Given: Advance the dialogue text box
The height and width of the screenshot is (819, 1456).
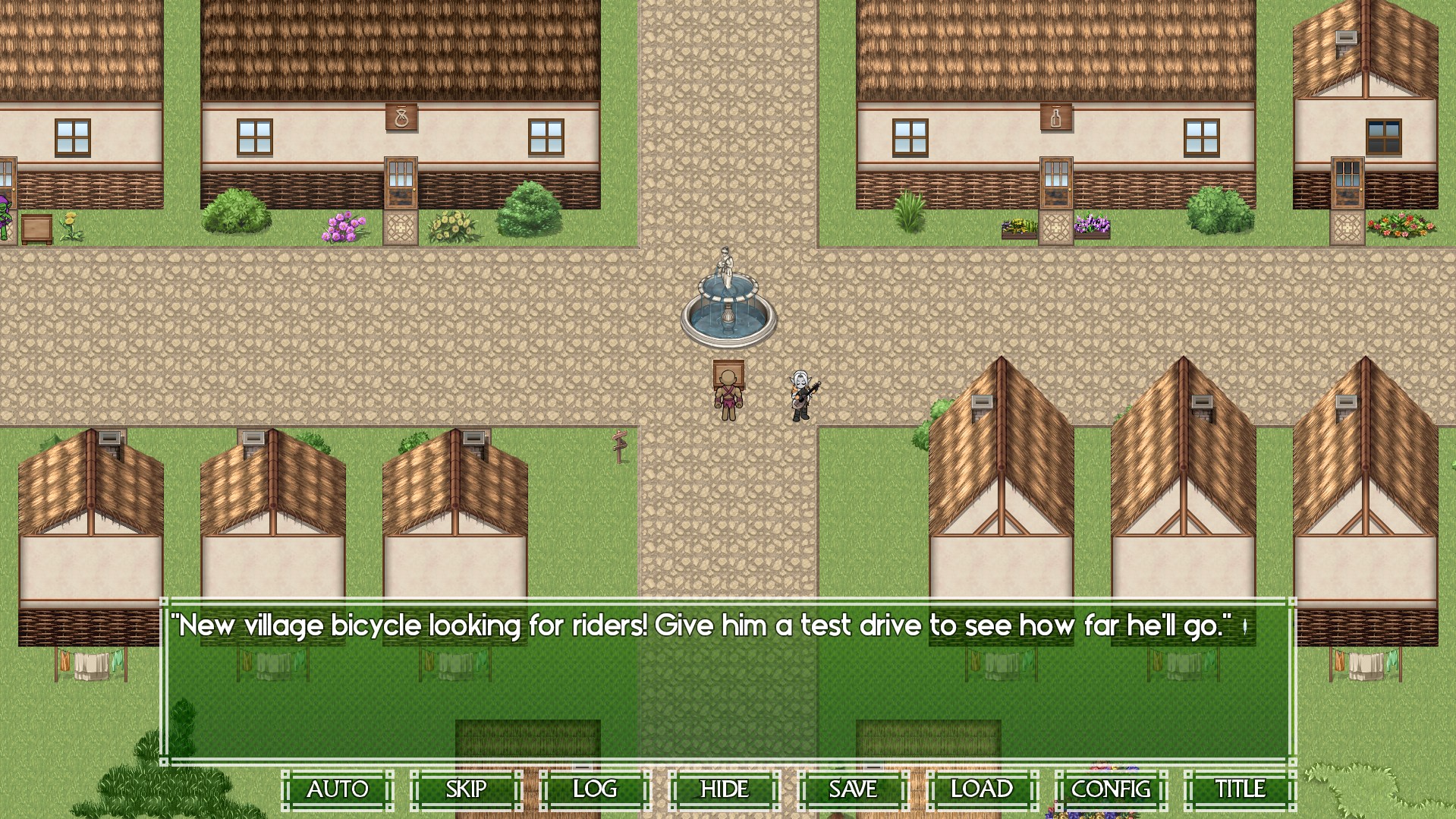Looking at the screenshot, I should (728, 683).
